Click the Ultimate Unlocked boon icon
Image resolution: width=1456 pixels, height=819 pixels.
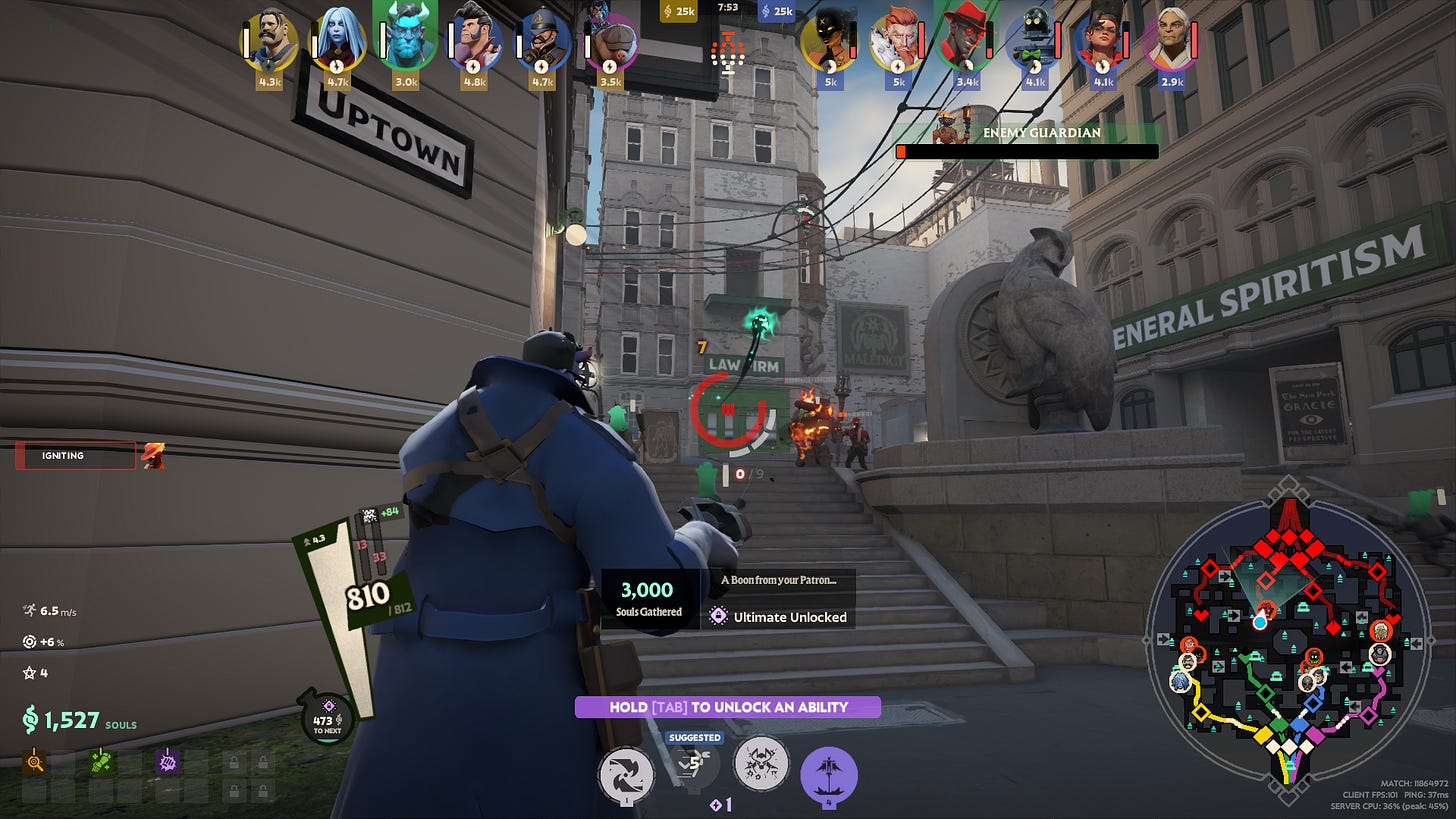[x=717, y=617]
